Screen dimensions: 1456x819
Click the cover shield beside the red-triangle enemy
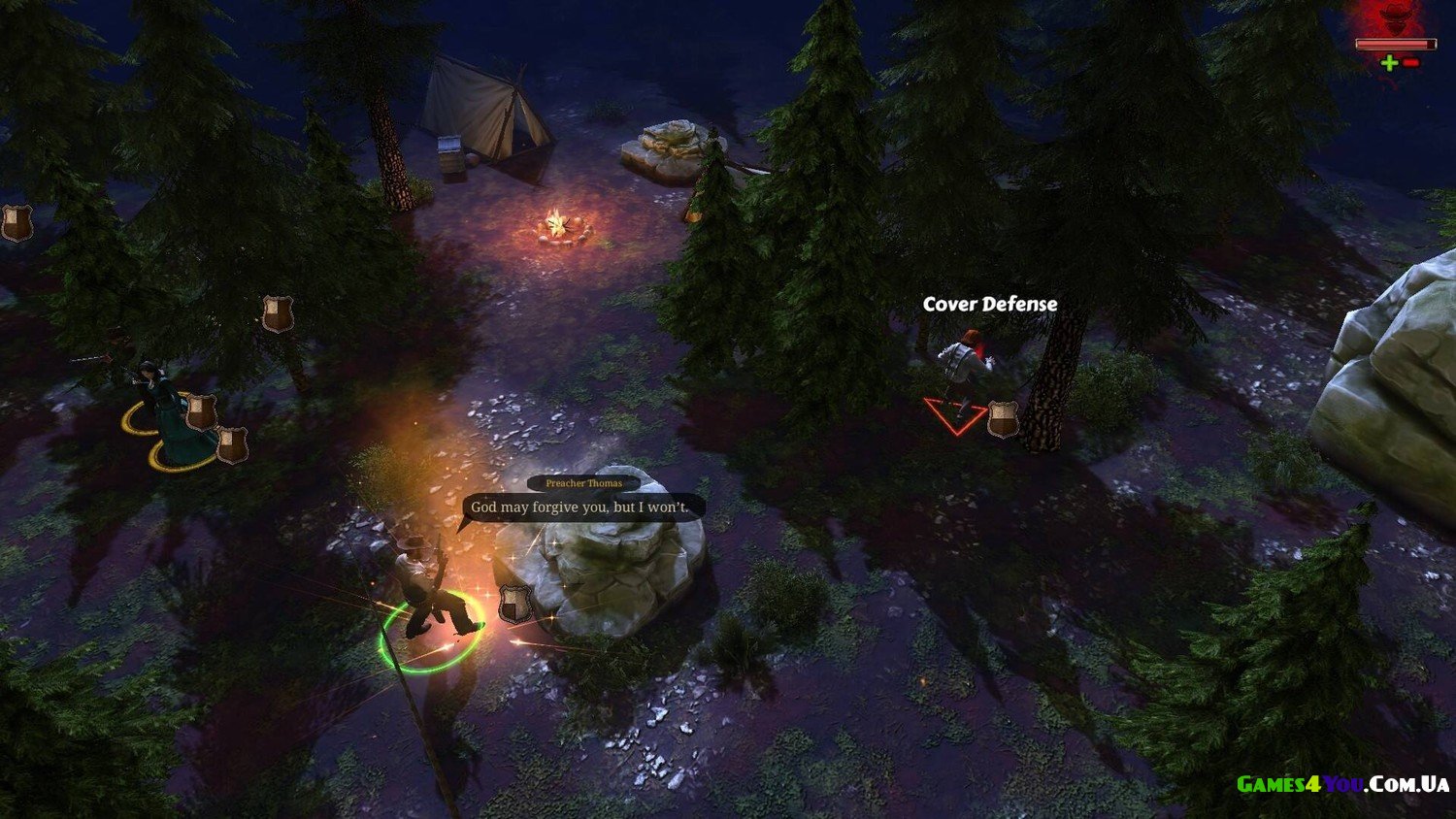click(1002, 419)
